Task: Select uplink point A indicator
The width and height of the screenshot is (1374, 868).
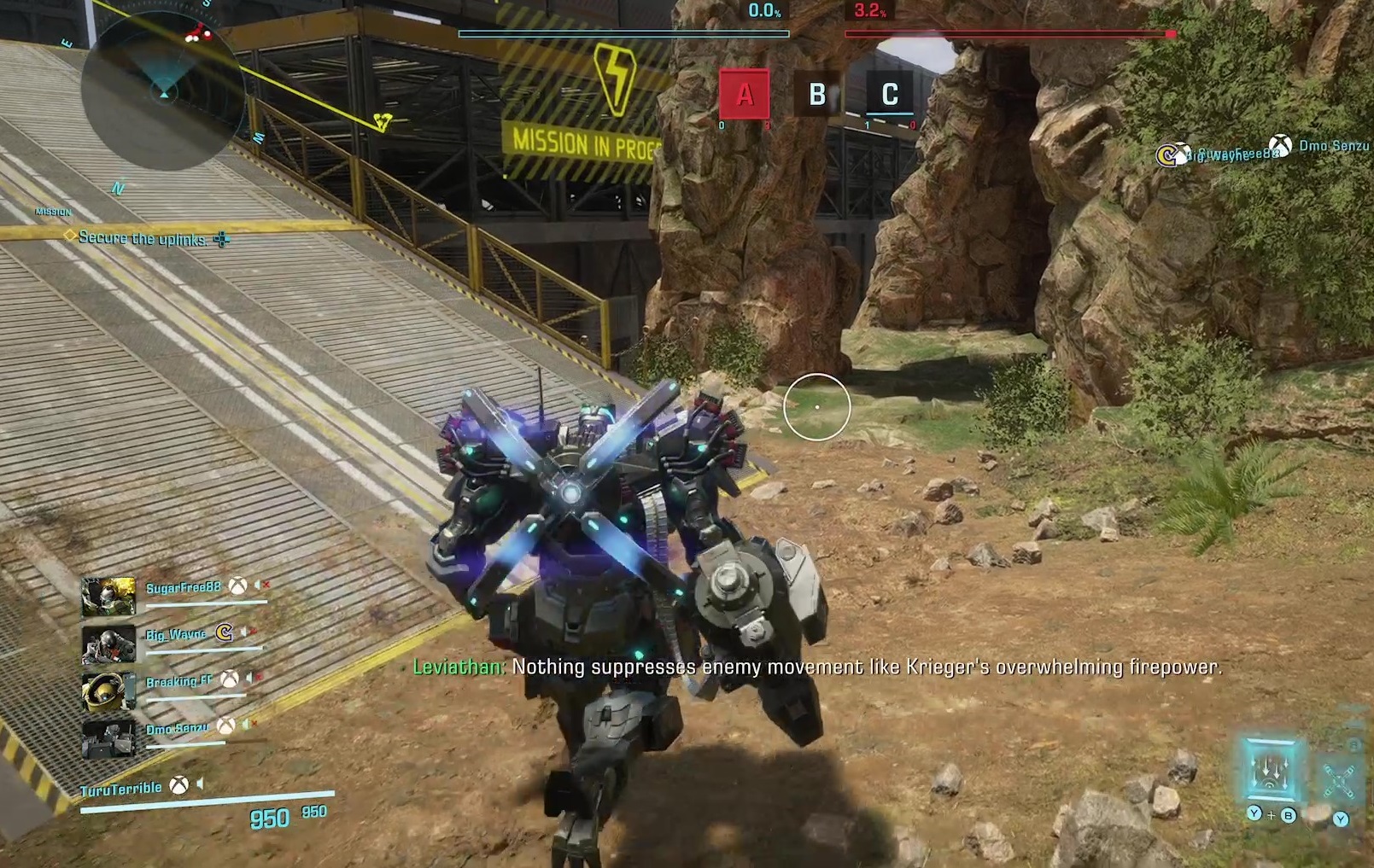Action: pos(744,94)
